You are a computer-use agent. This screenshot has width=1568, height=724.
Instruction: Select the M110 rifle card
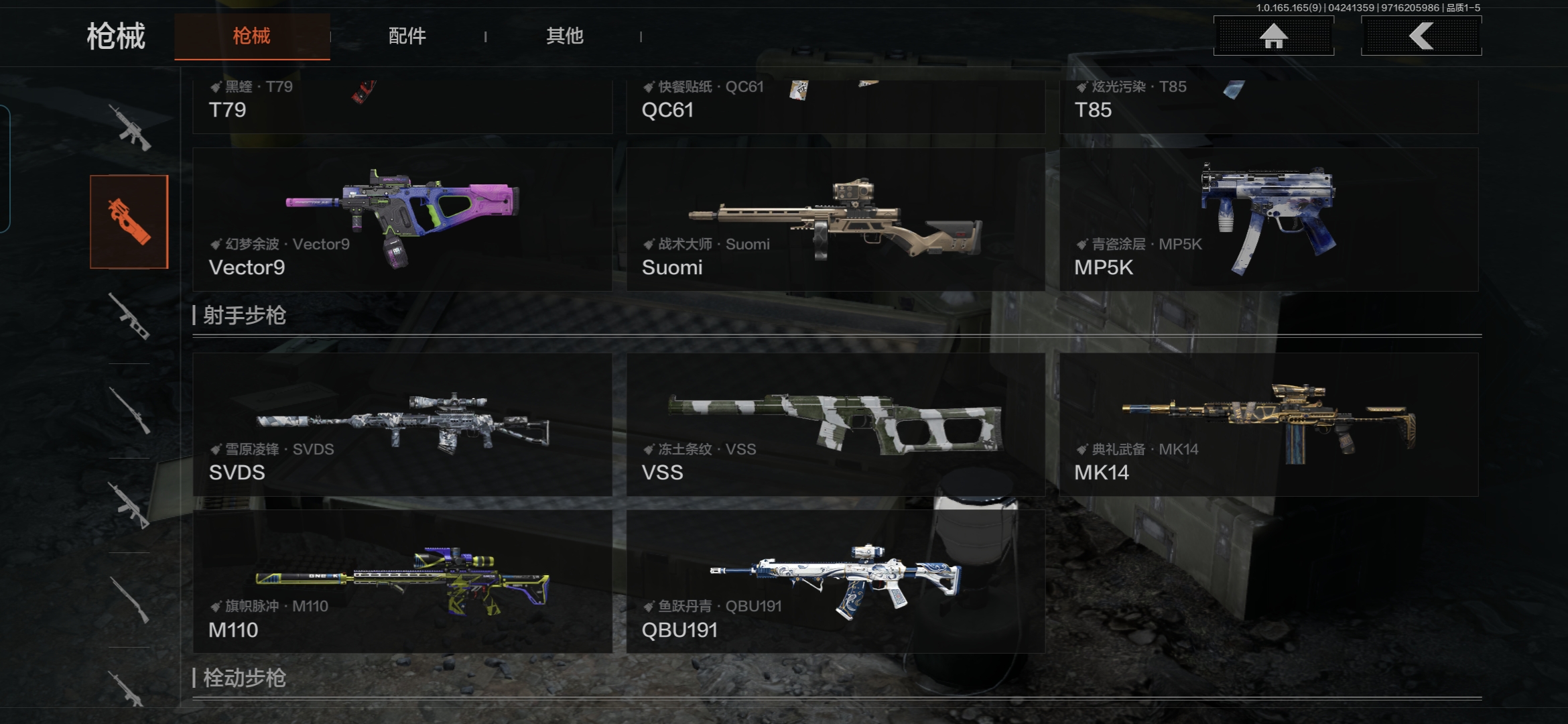coord(402,582)
